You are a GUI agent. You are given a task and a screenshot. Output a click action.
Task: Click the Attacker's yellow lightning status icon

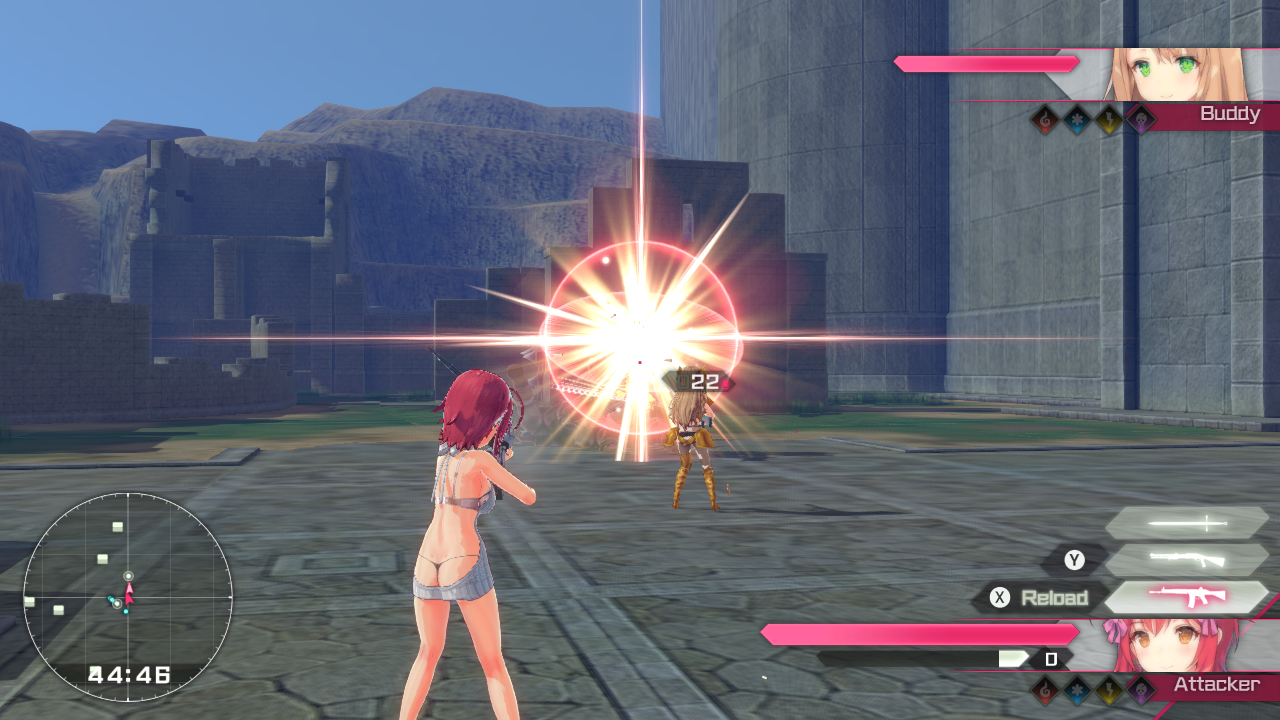[x=1109, y=689]
